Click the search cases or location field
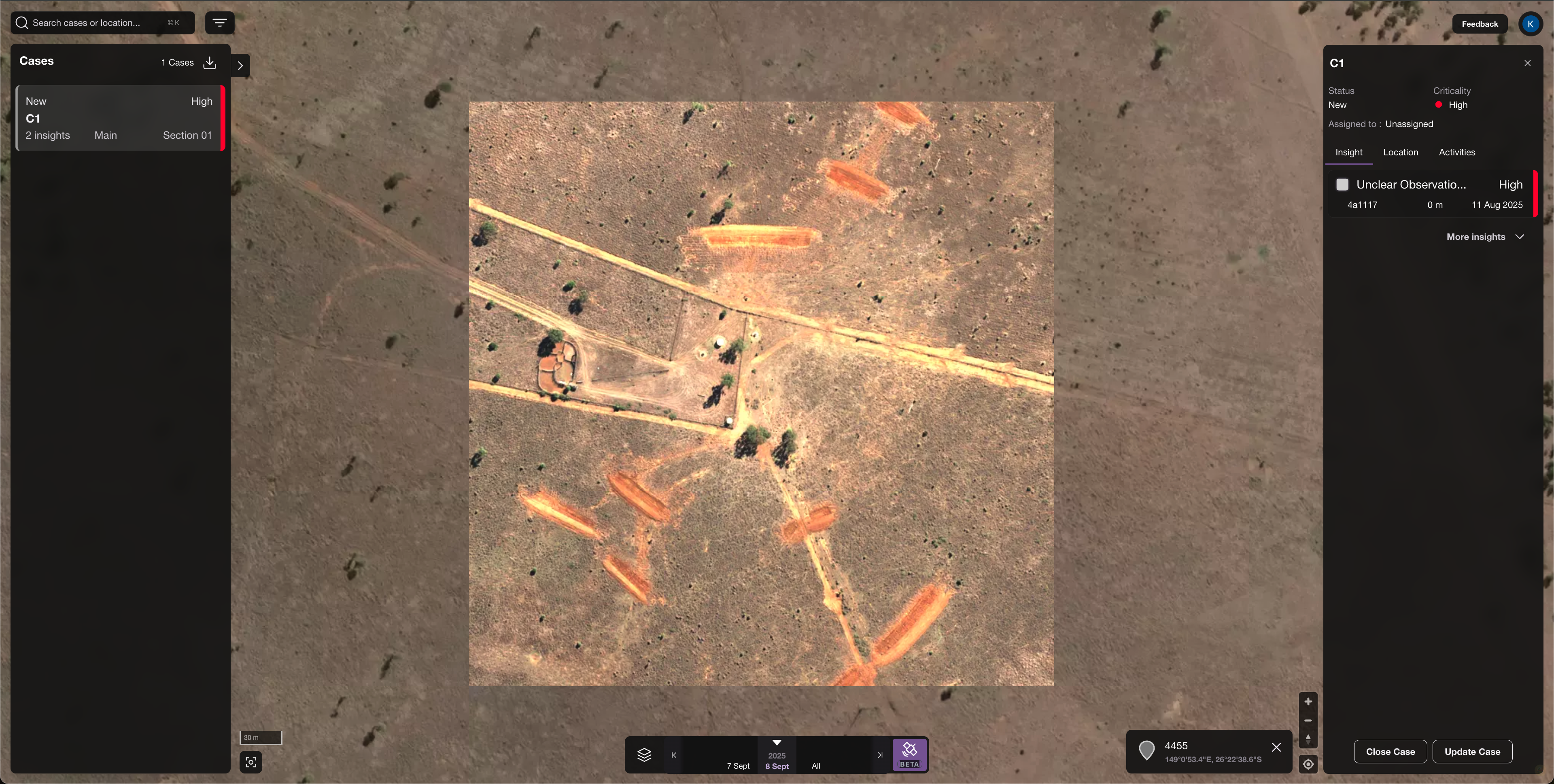 (97, 23)
